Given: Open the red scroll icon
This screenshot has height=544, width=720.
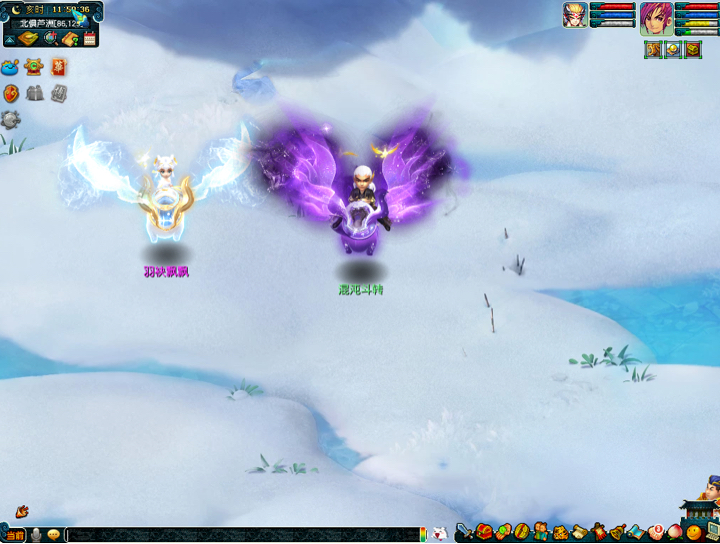Looking at the screenshot, I should [58, 68].
